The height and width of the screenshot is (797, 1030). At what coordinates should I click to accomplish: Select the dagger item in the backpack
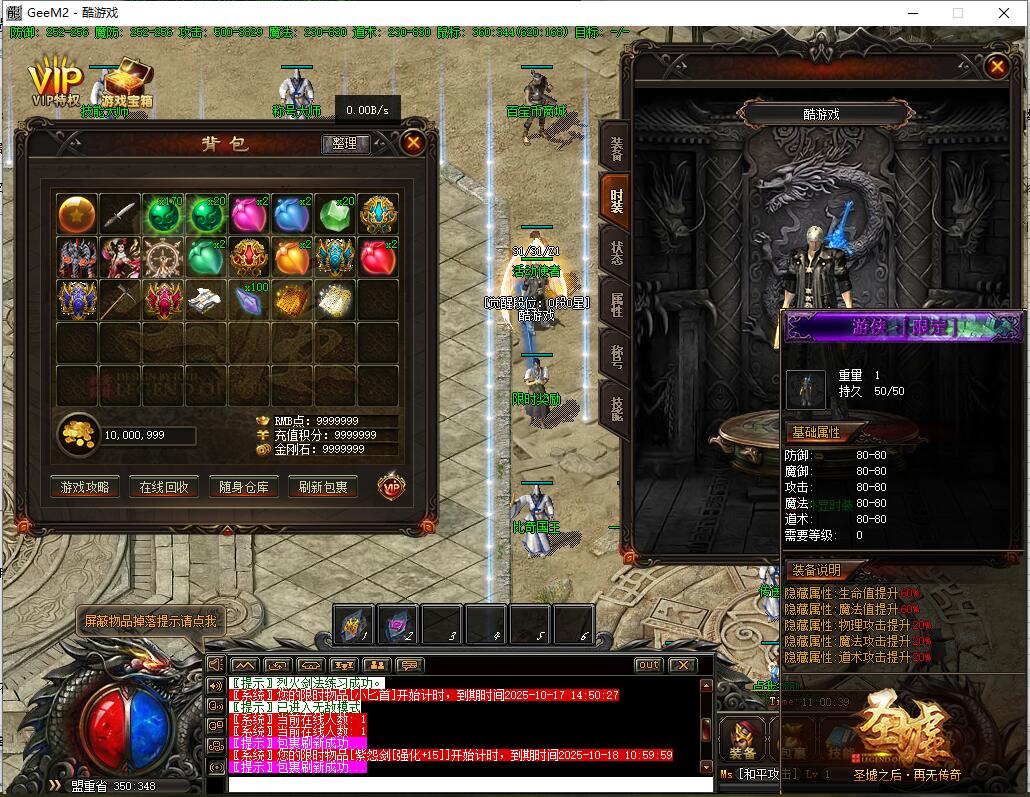[x=120, y=214]
